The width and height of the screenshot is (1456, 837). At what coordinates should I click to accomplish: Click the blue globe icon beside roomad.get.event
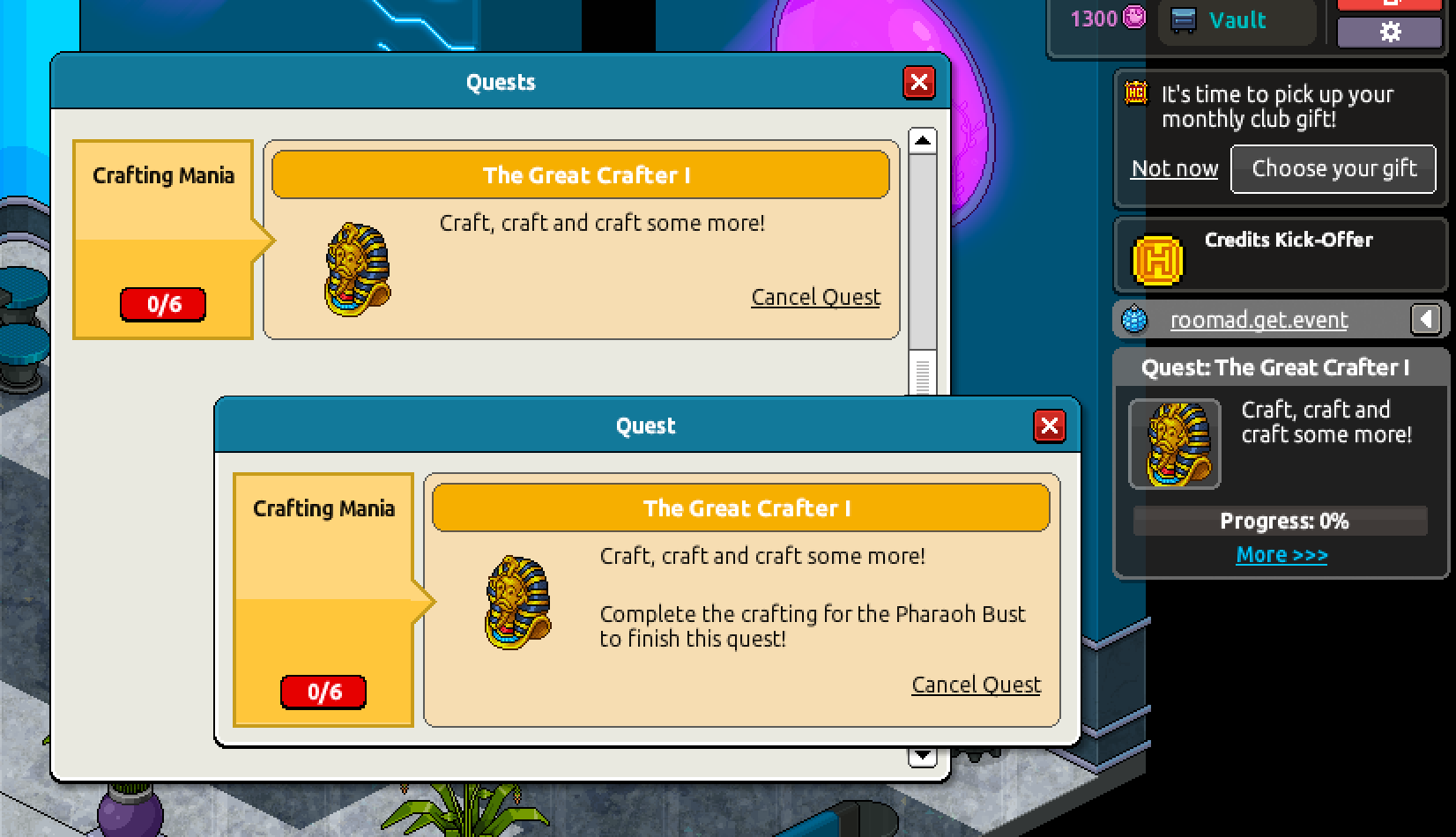(1133, 320)
